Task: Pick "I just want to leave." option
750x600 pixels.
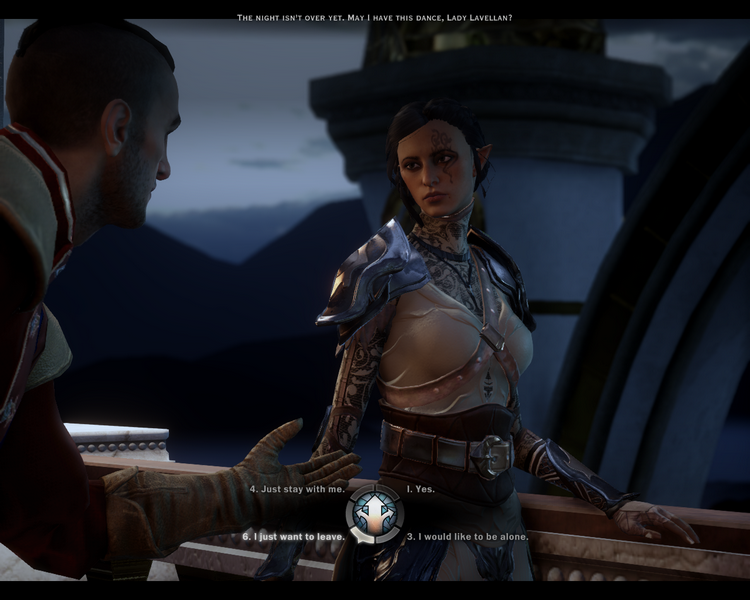Action: pyautogui.click(x=294, y=537)
